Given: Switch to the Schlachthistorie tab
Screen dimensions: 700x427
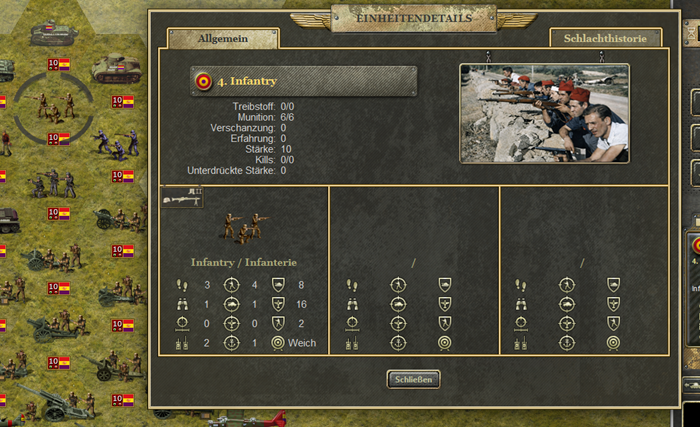Looking at the screenshot, I should (605, 38).
